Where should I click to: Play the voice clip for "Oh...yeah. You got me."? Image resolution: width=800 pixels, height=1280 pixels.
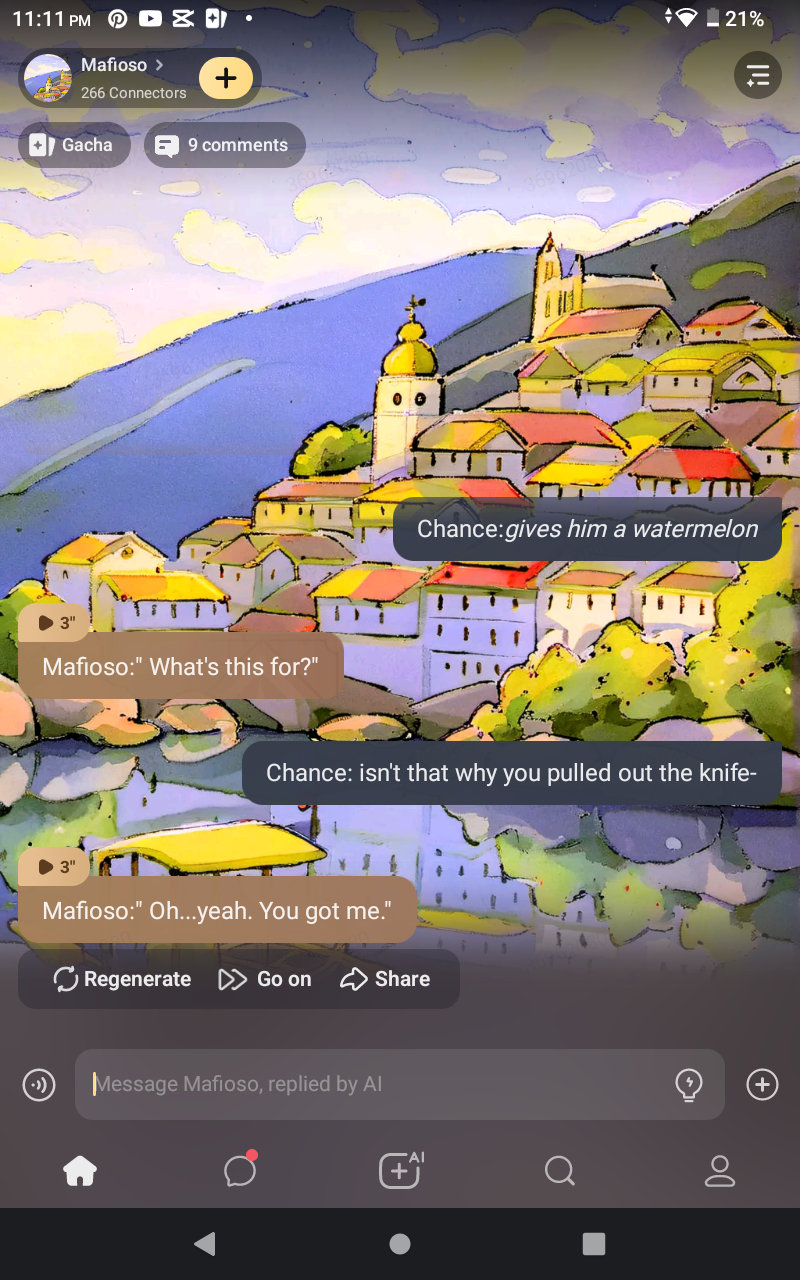pyautogui.click(x=55, y=867)
